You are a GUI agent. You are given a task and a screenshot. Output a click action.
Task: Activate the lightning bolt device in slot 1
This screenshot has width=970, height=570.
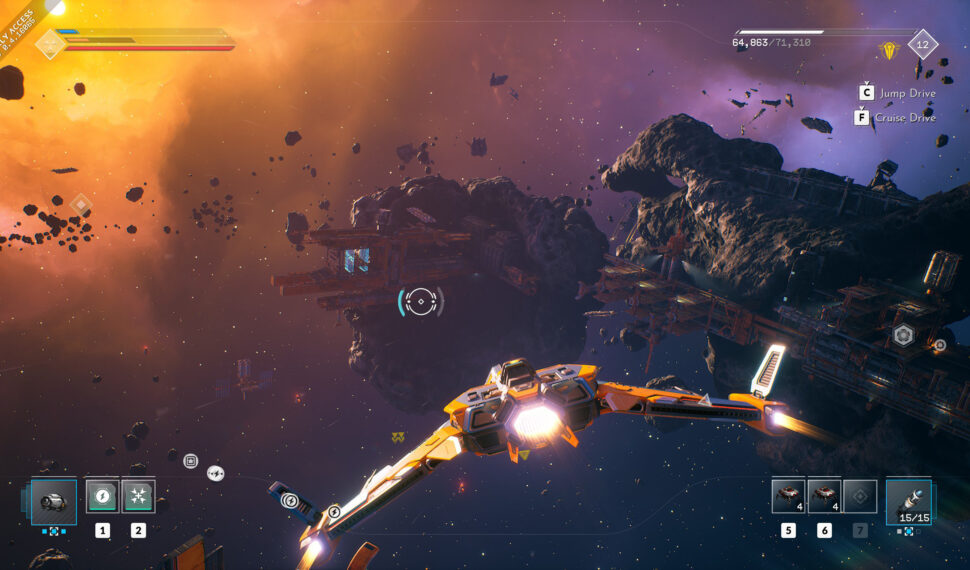[x=102, y=497]
